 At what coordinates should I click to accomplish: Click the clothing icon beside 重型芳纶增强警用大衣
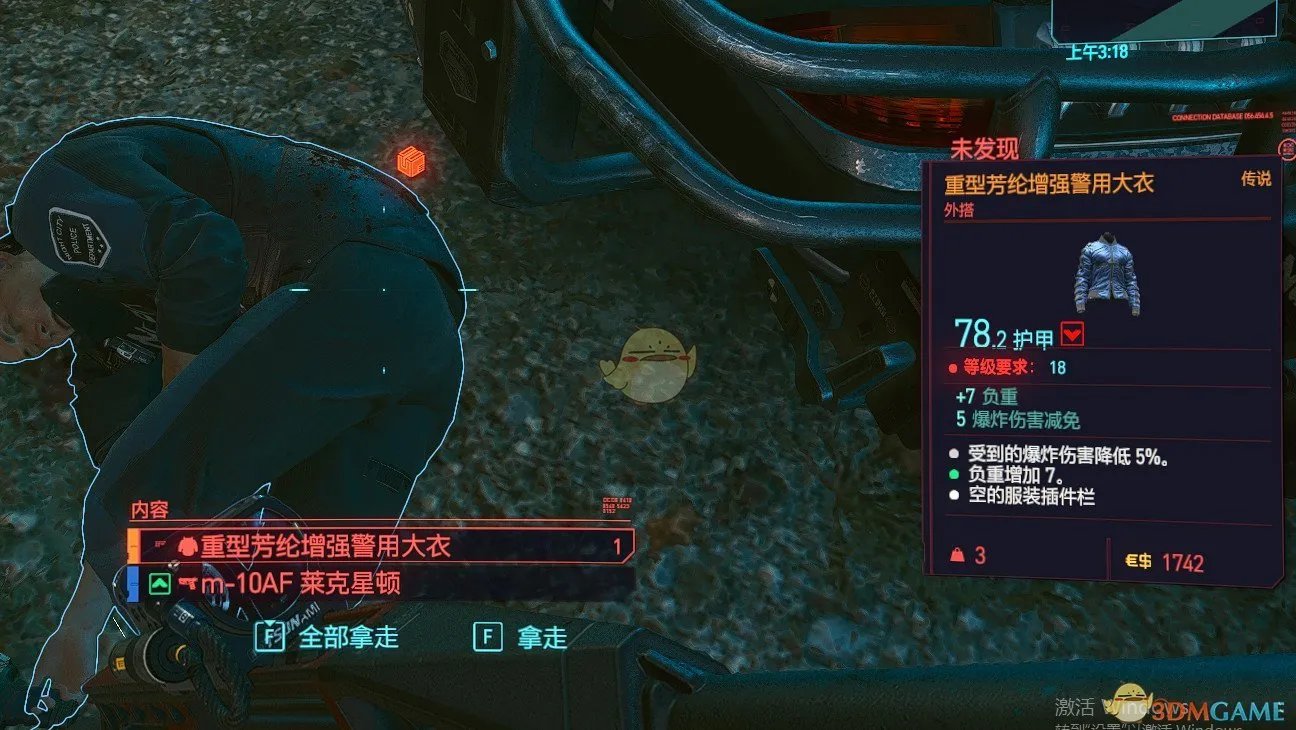186,546
